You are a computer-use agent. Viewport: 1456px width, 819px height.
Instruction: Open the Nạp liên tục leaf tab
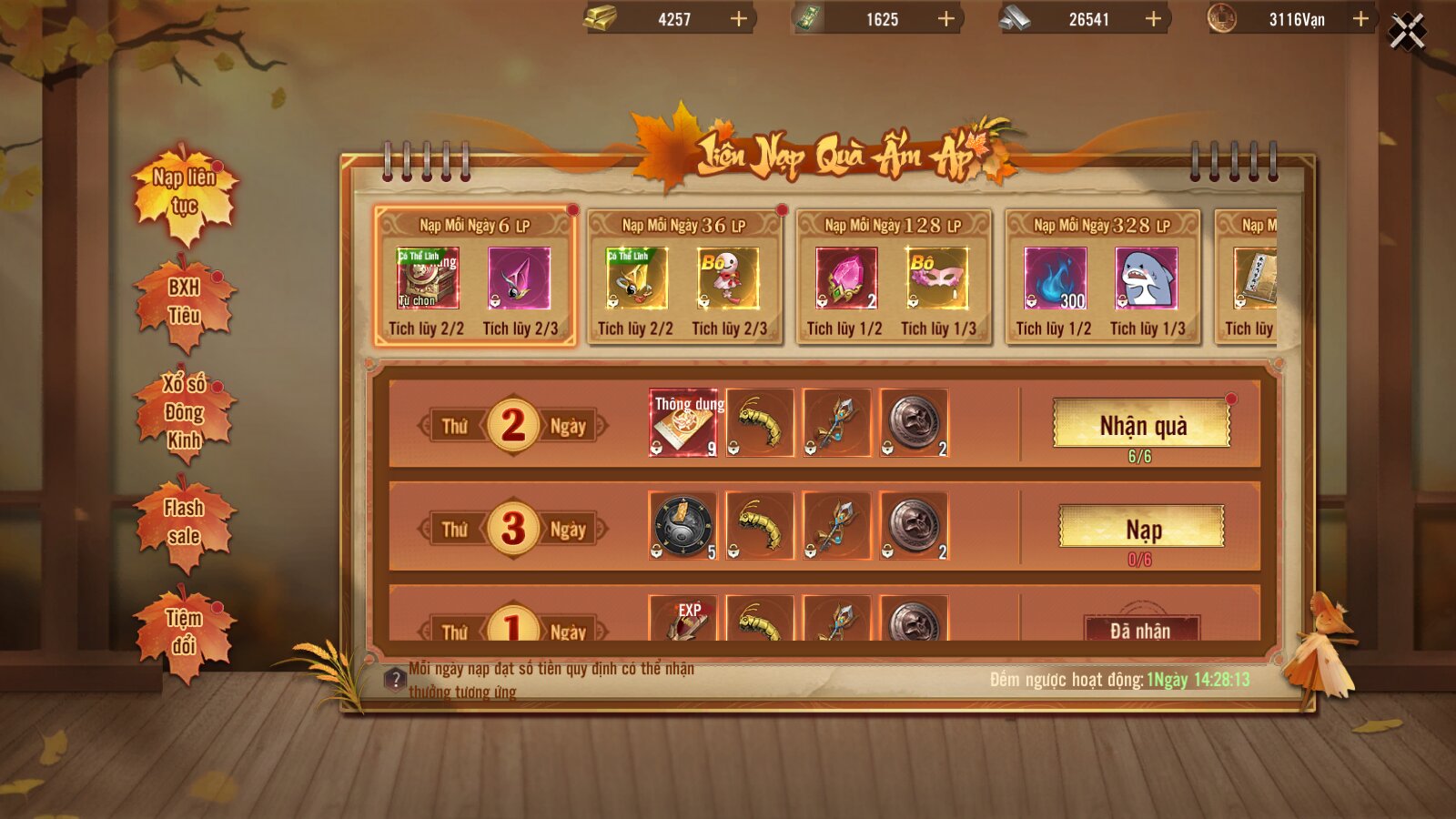tap(185, 193)
